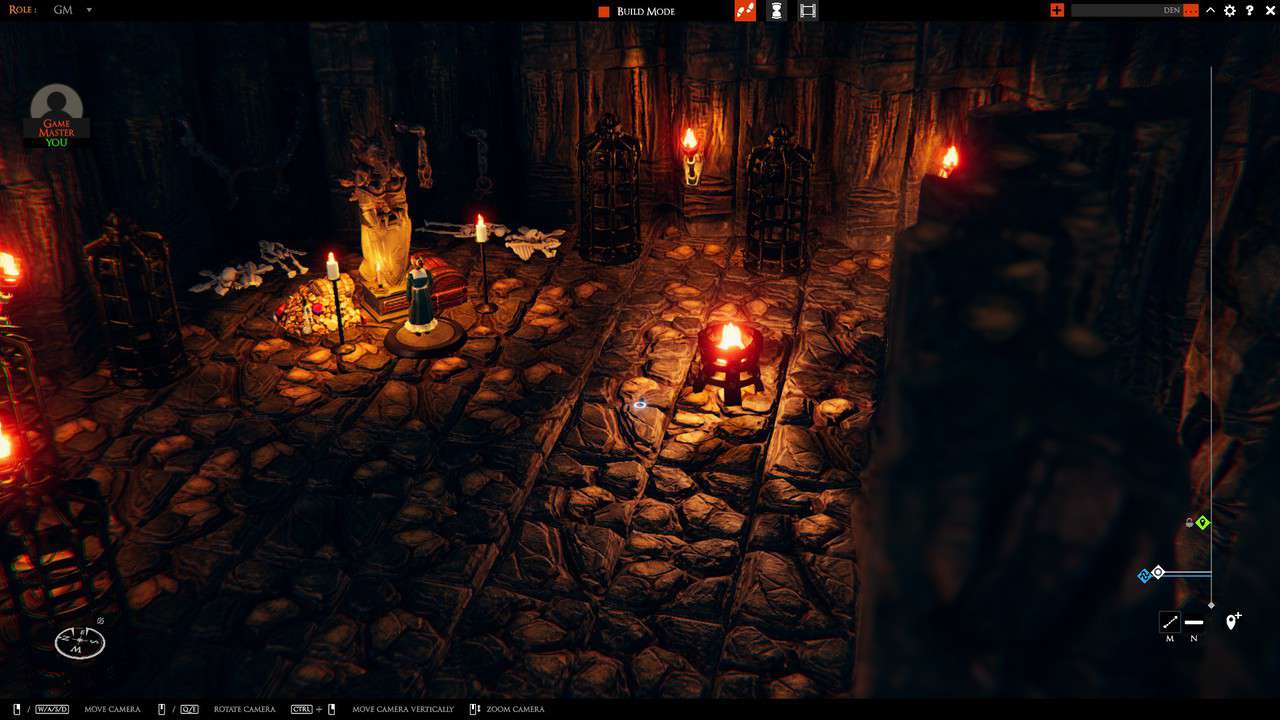Open the settings gear menu

[1230, 10]
